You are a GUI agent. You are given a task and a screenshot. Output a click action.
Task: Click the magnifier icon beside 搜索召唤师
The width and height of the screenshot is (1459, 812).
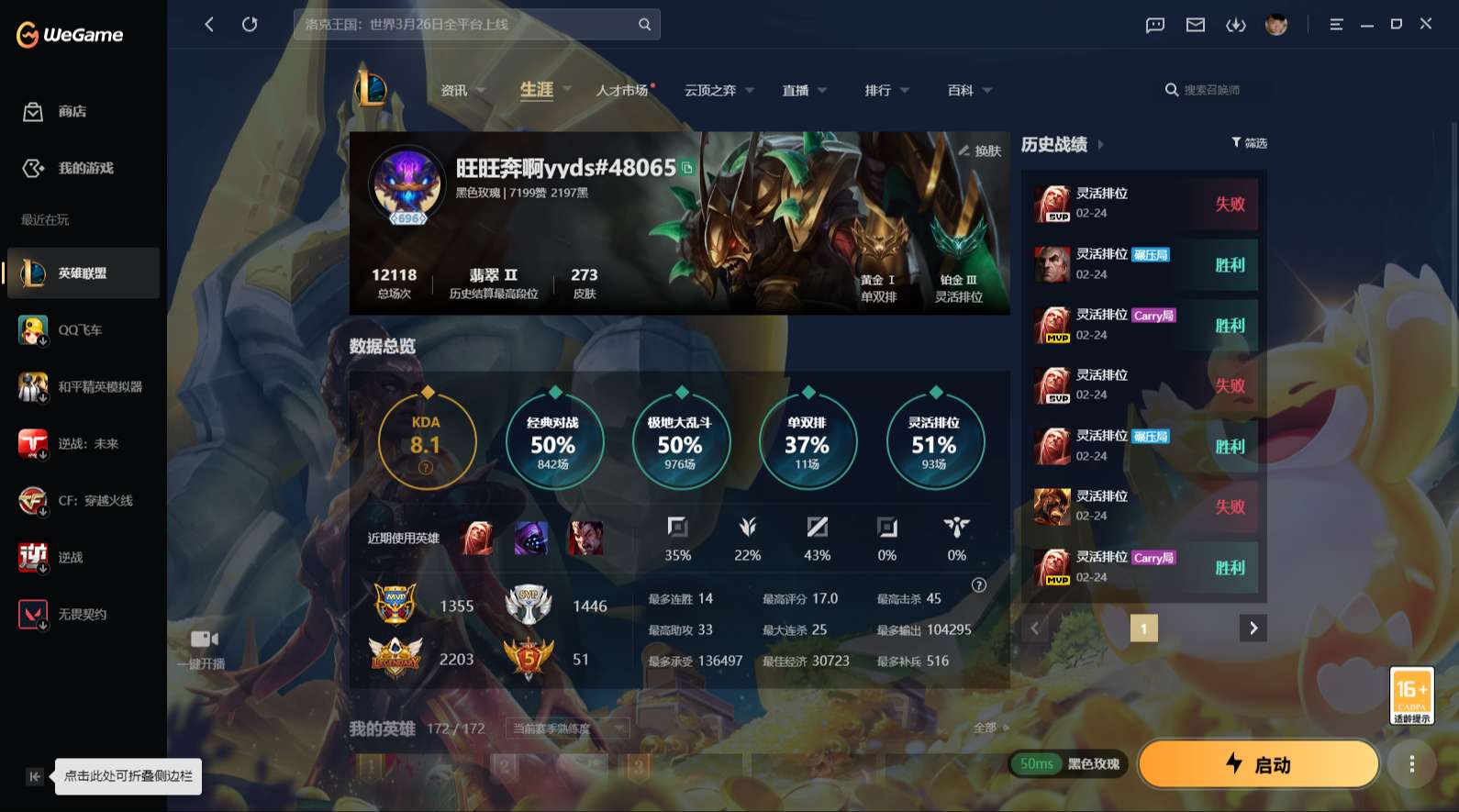click(1172, 89)
